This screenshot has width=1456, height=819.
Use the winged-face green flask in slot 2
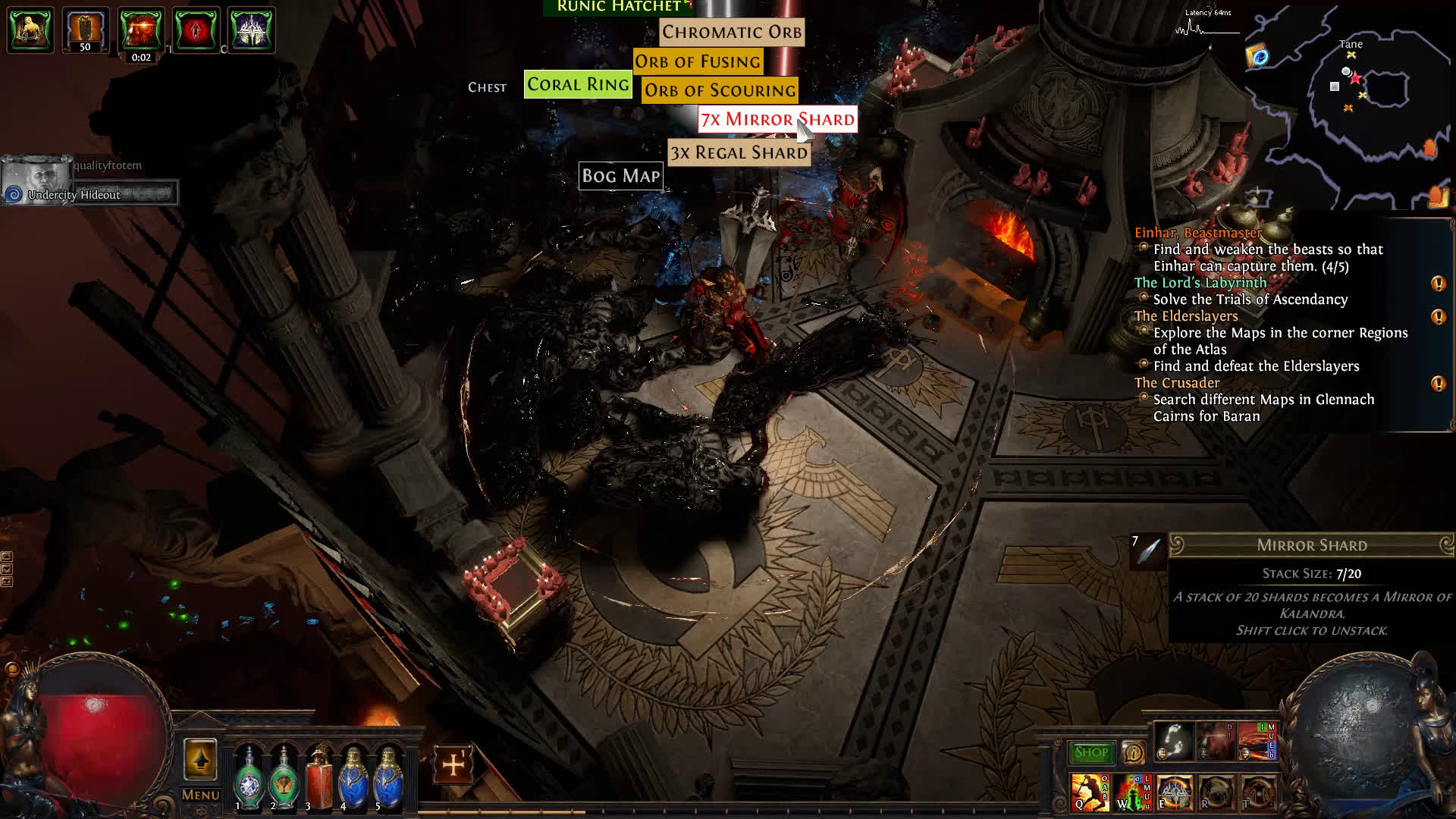click(x=284, y=780)
